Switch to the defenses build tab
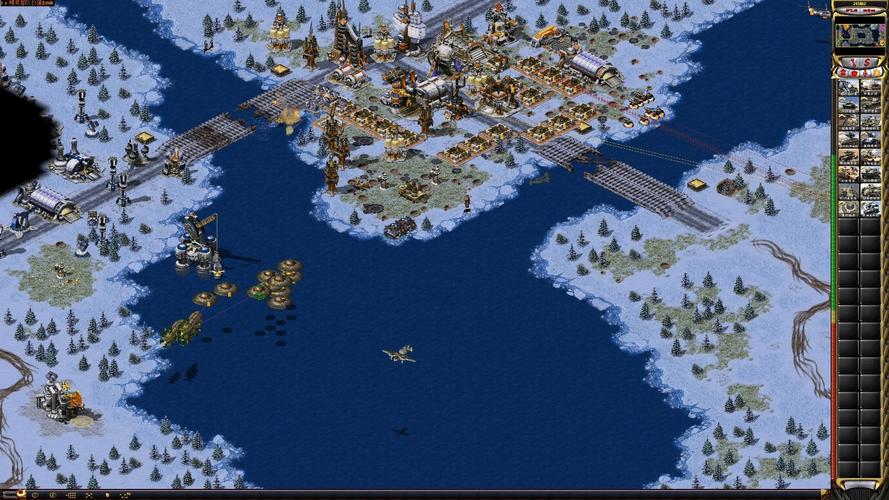This screenshot has width=889, height=500. click(854, 72)
